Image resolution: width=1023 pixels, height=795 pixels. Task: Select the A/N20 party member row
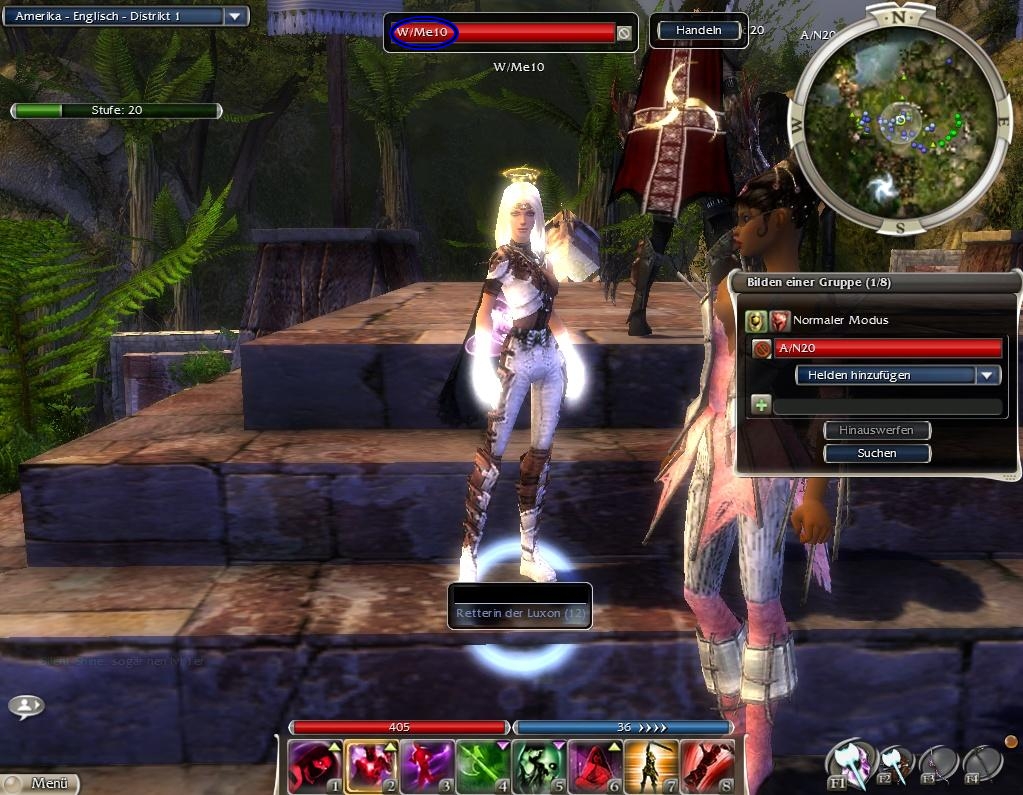[x=888, y=348]
